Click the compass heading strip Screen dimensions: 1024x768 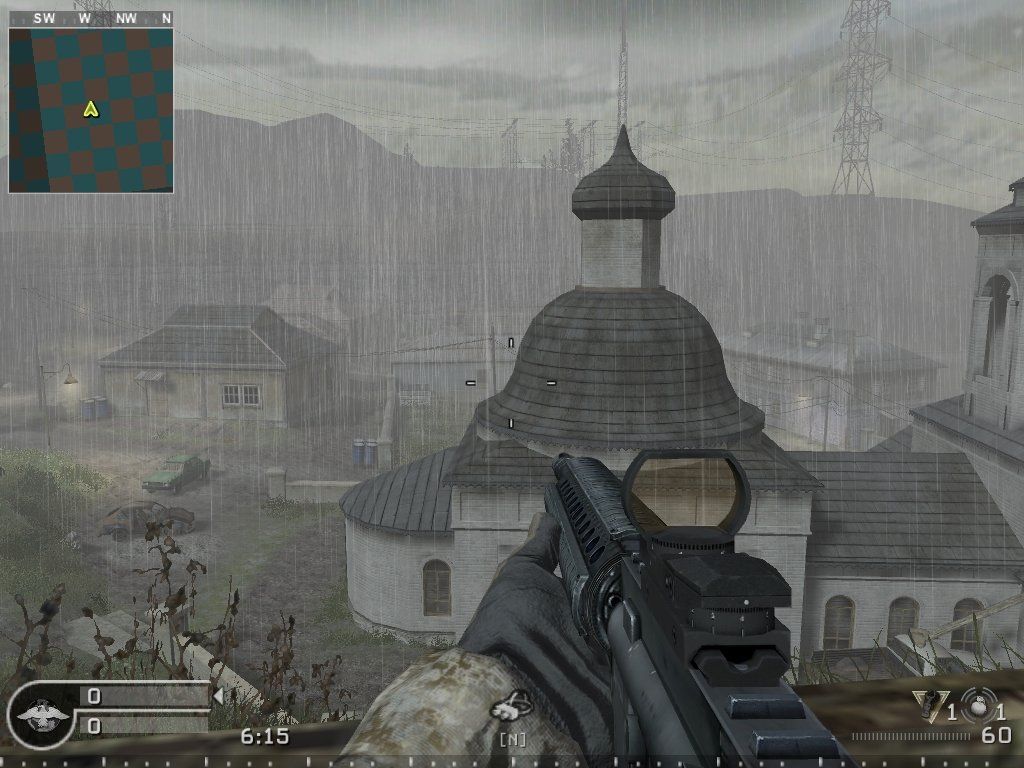point(91,18)
